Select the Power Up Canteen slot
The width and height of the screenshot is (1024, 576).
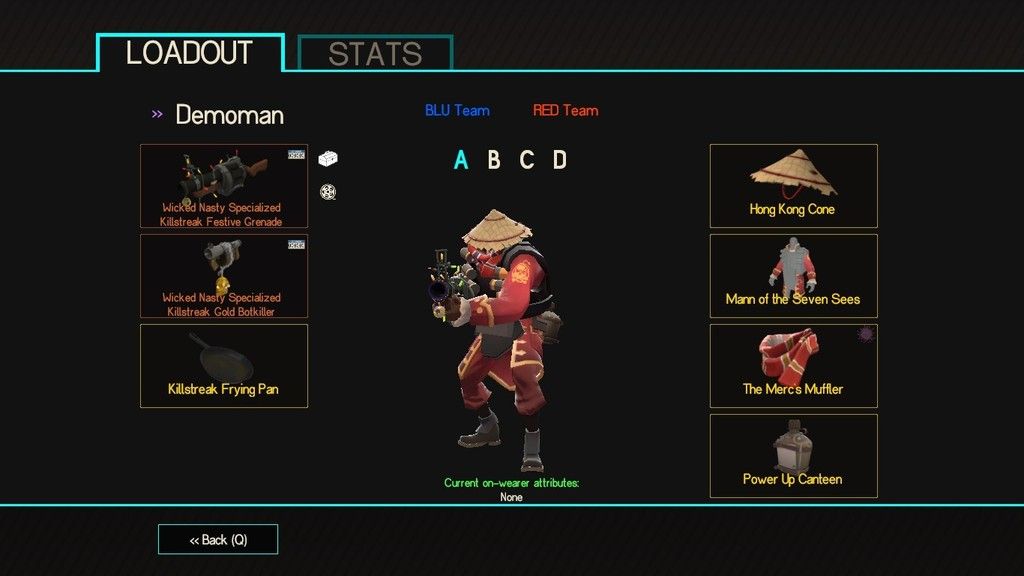(793, 456)
